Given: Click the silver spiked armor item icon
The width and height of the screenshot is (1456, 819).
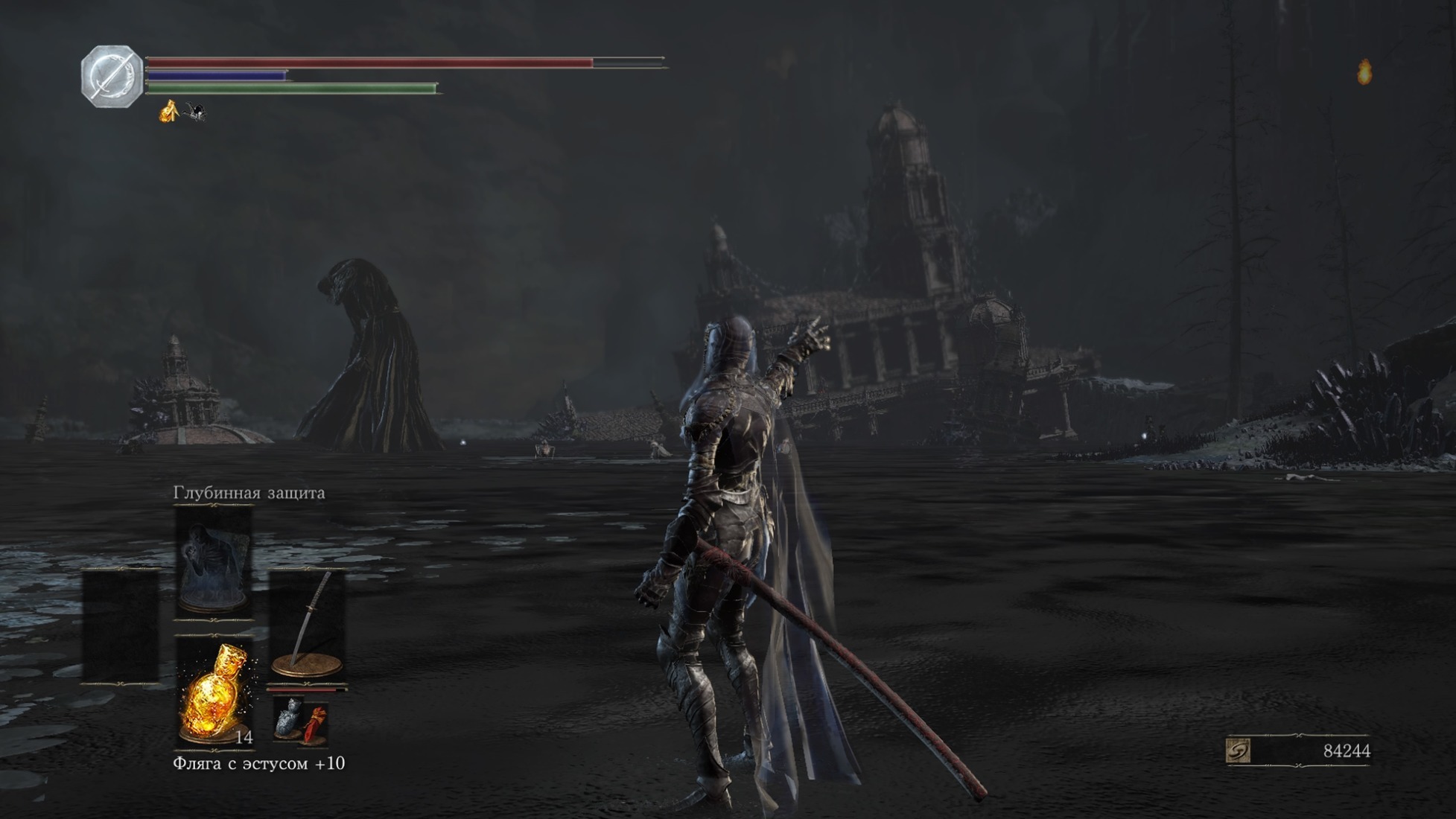Looking at the screenshot, I should pos(288,718).
